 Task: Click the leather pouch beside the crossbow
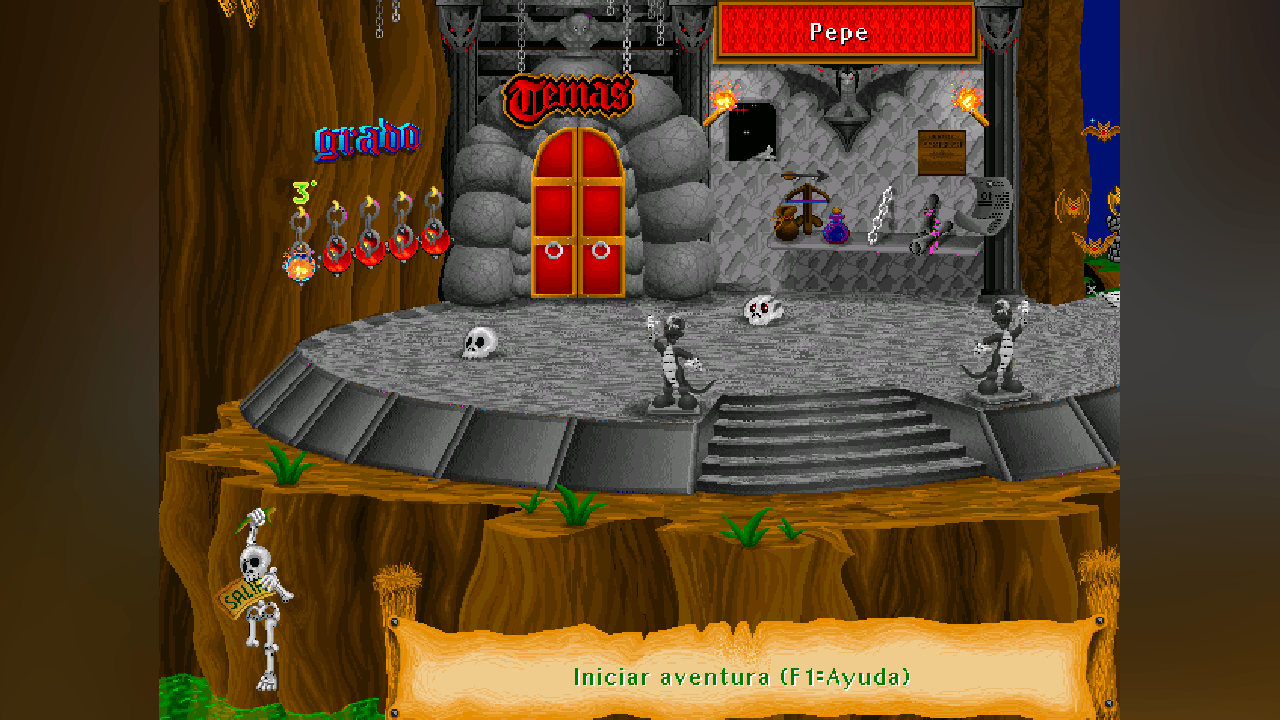pos(786,225)
